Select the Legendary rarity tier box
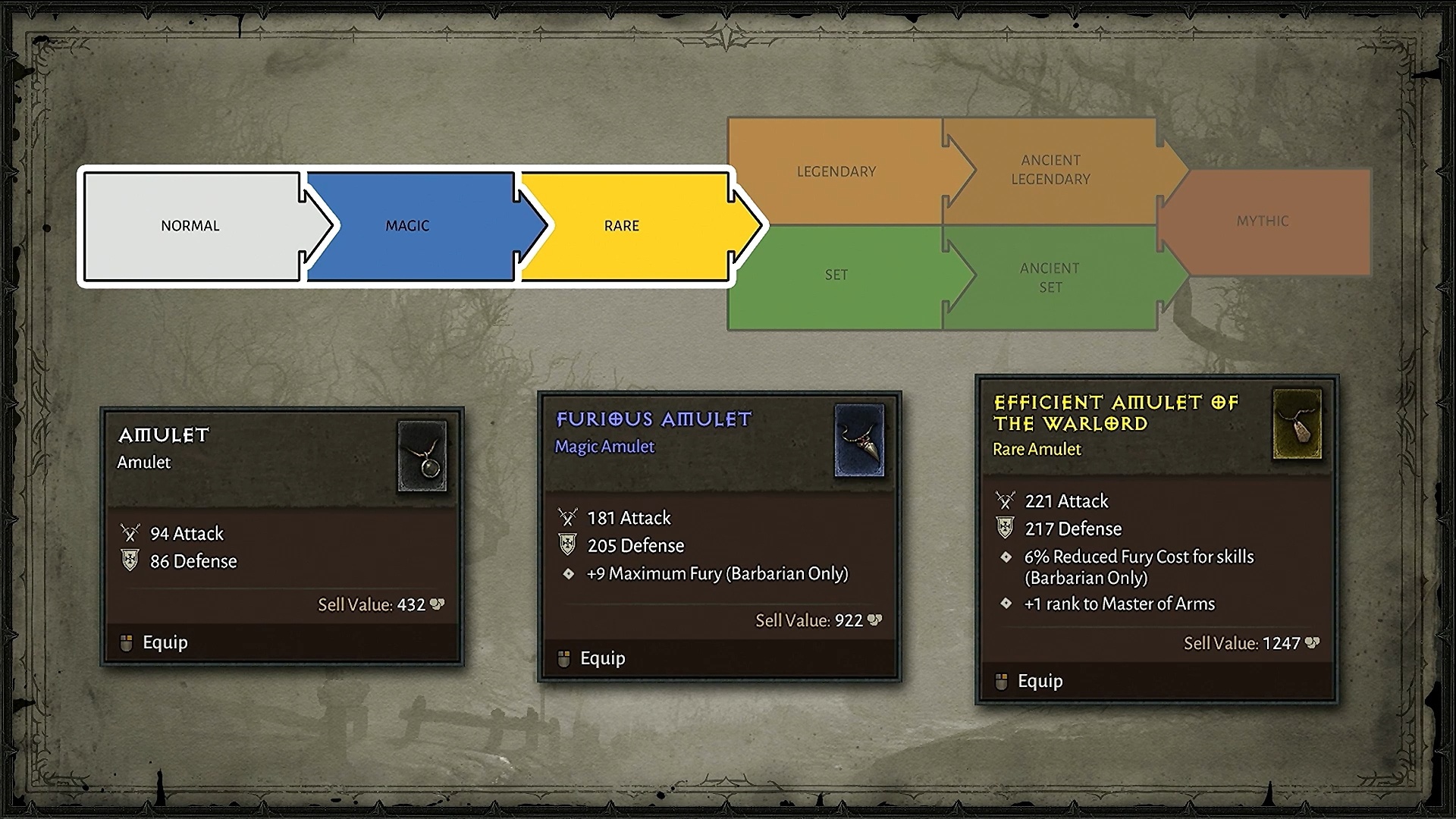This screenshot has width=1456, height=819. 836,172
